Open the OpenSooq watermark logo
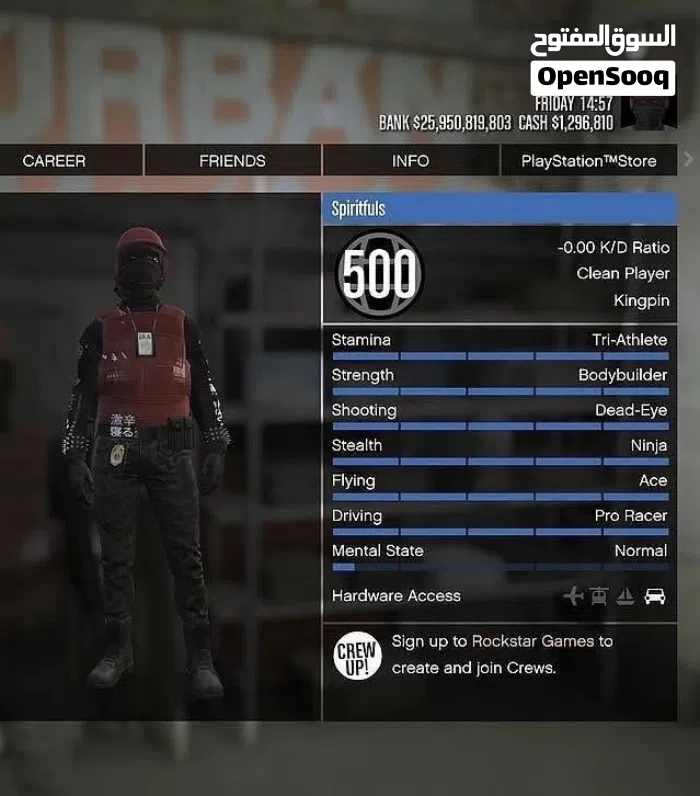This screenshot has height=796, width=700. pyautogui.click(x=602, y=60)
